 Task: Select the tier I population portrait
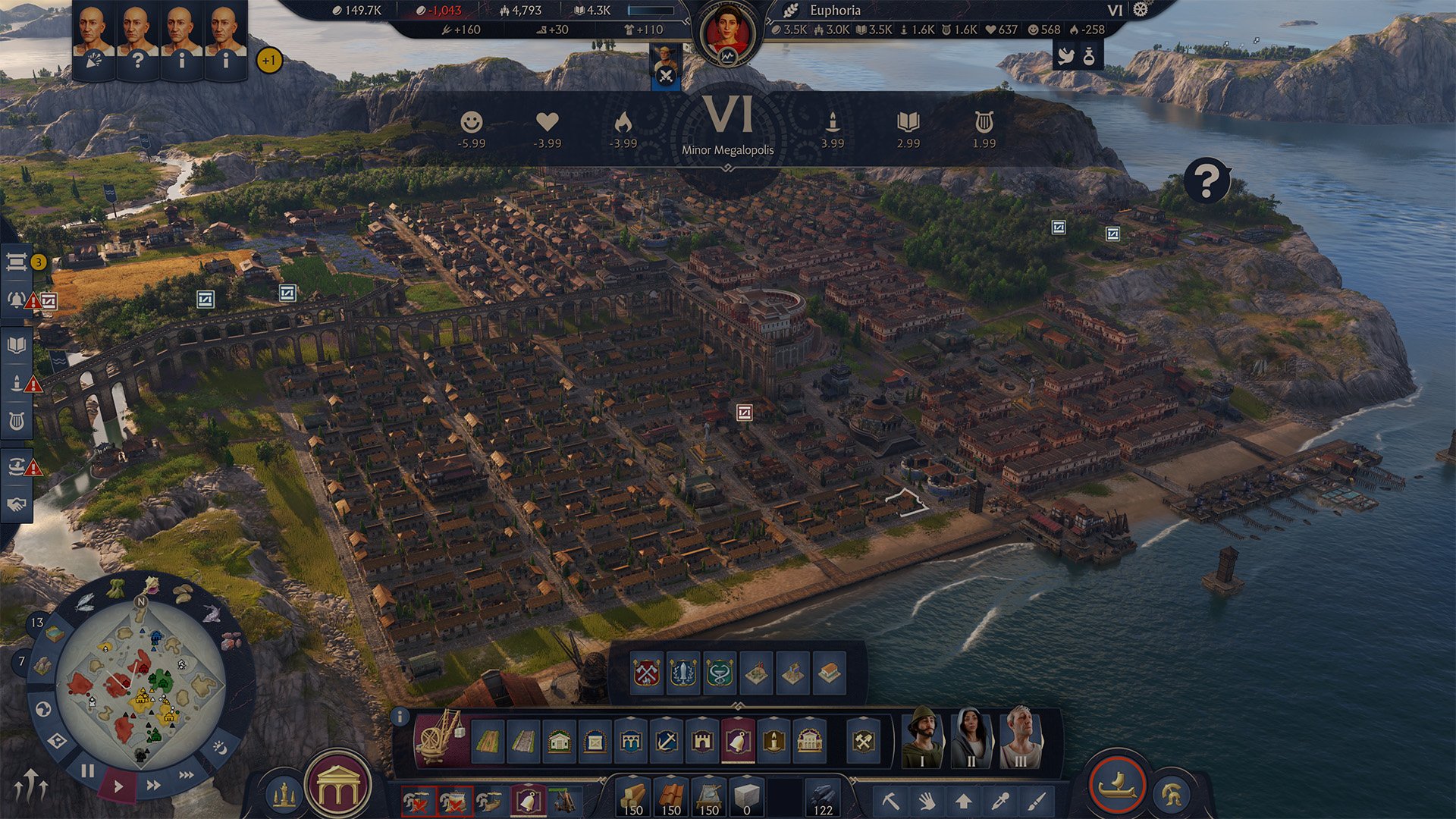(x=922, y=736)
